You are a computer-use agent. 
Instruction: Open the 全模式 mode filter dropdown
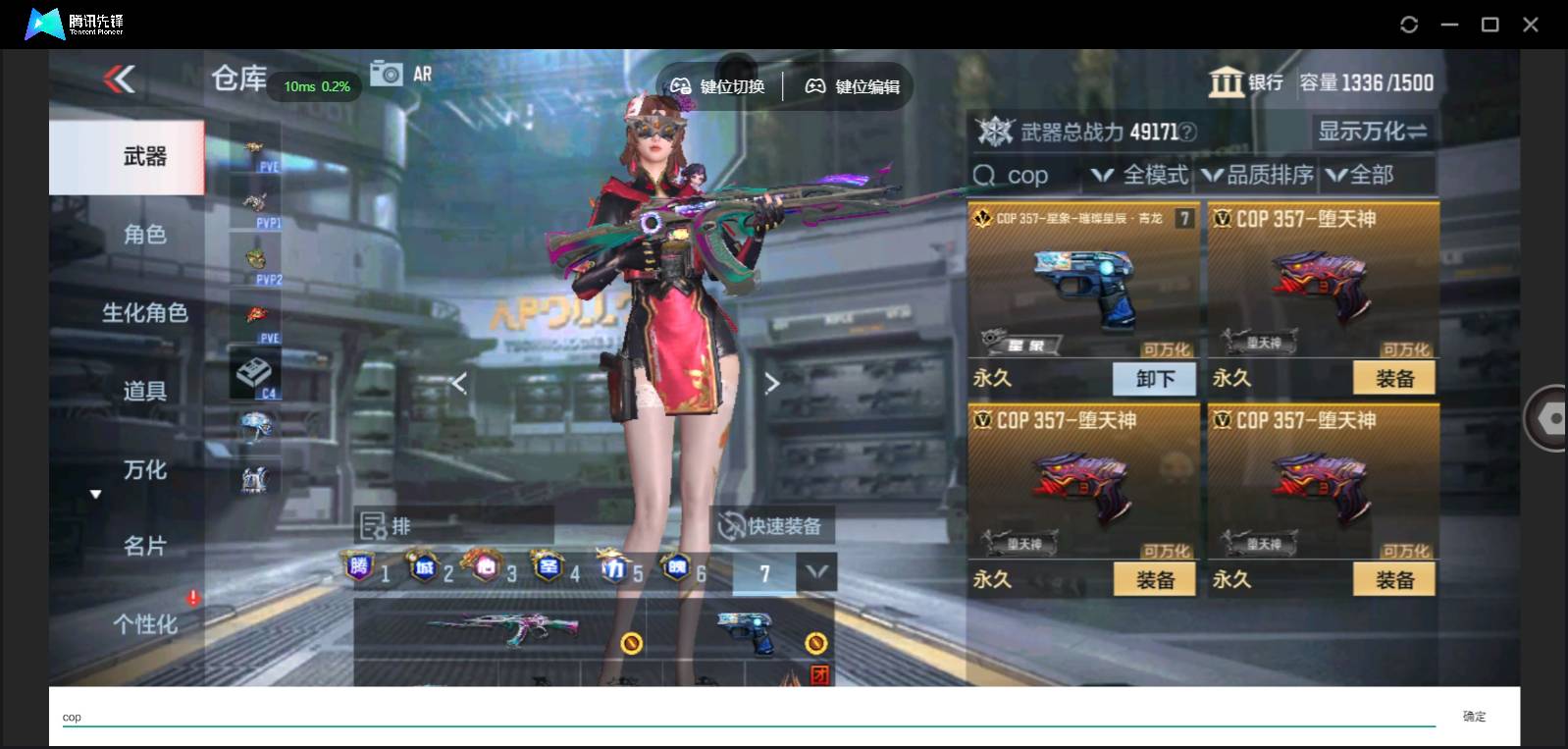[1143, 175]
